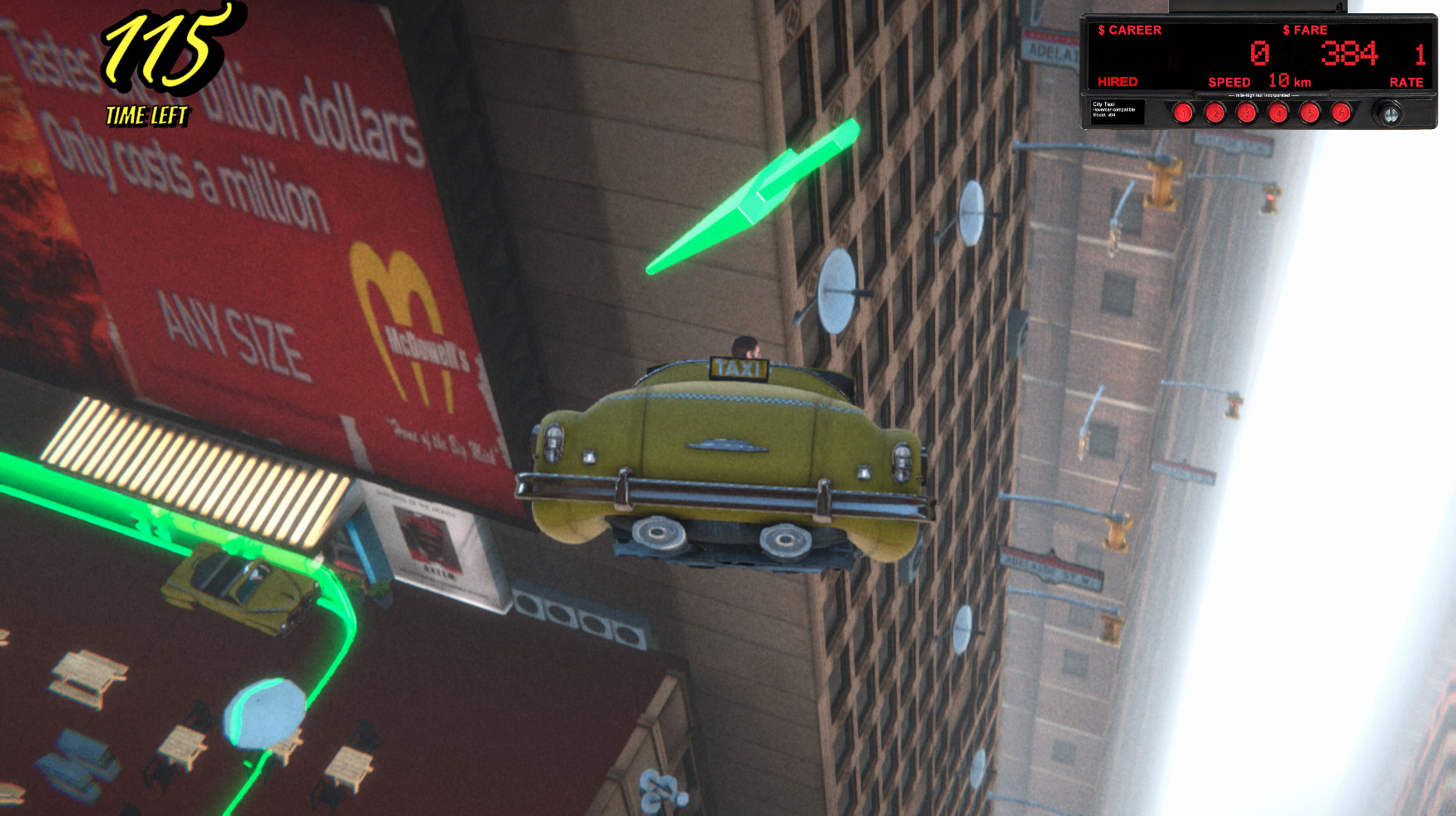Viewport: 1456px width, 816px height.
Task: Click red meter button 4
Action: (x=1278, y=113)
